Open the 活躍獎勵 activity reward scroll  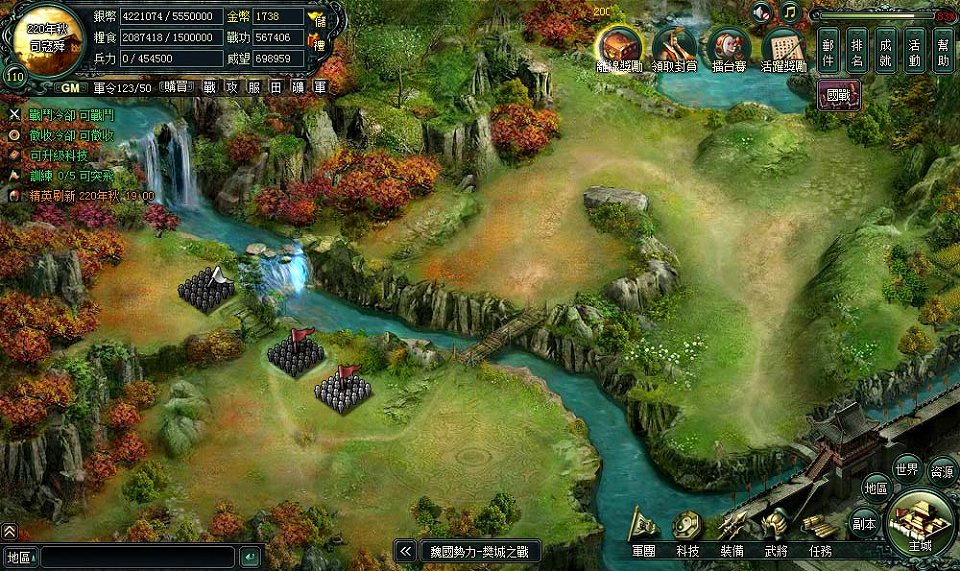pos(784,47)
